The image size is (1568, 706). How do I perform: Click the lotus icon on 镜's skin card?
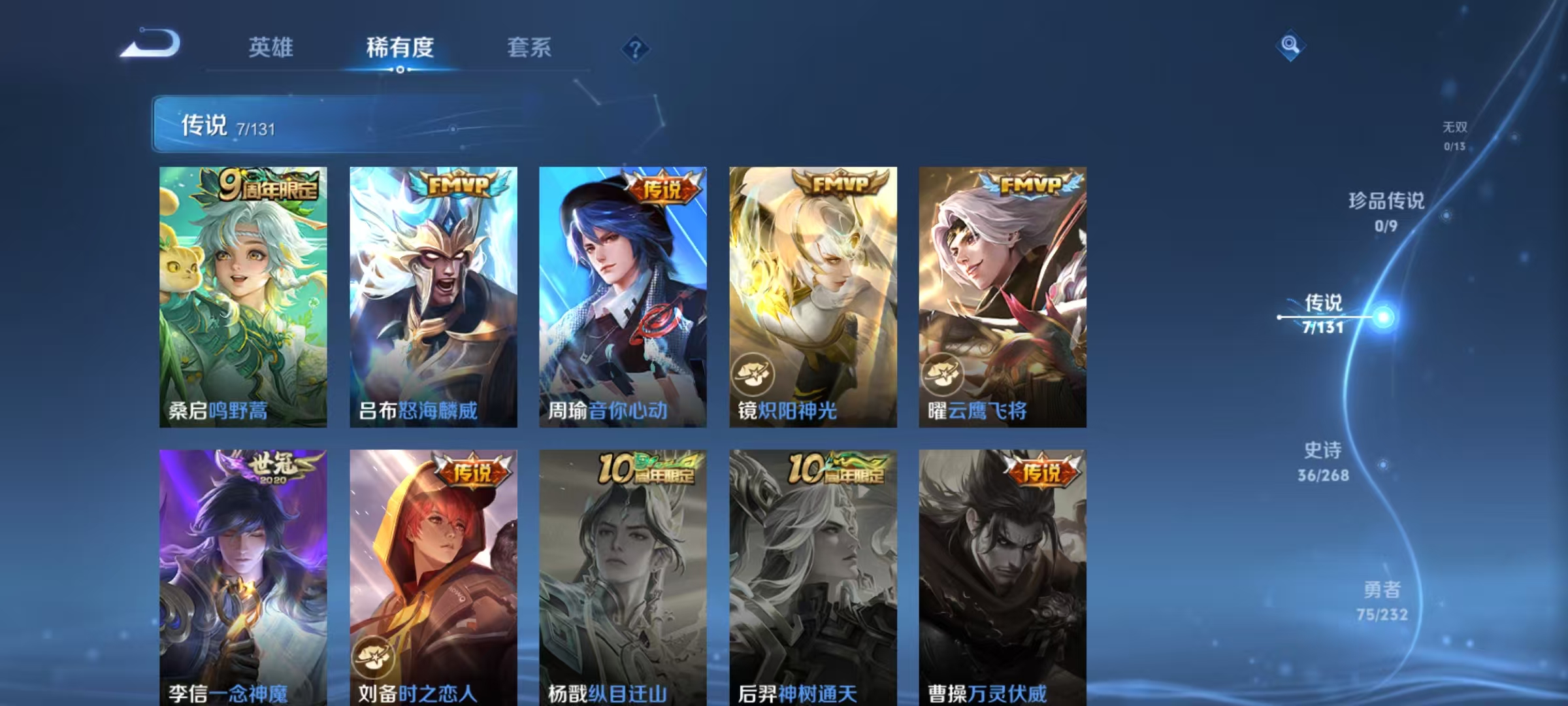pos(755,375)
